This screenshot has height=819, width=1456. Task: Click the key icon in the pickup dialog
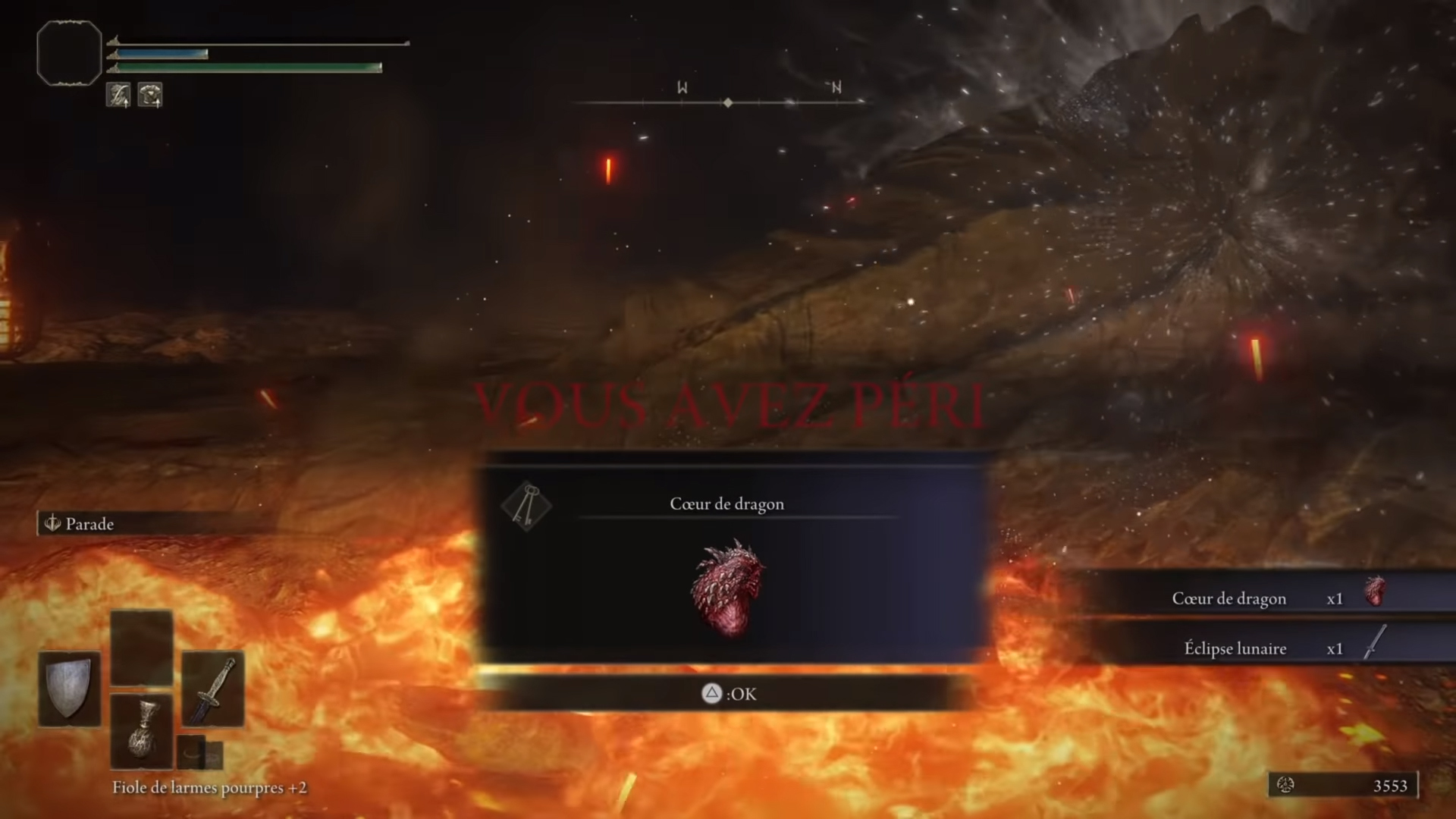pyautogui.click(x=528, y=506)
